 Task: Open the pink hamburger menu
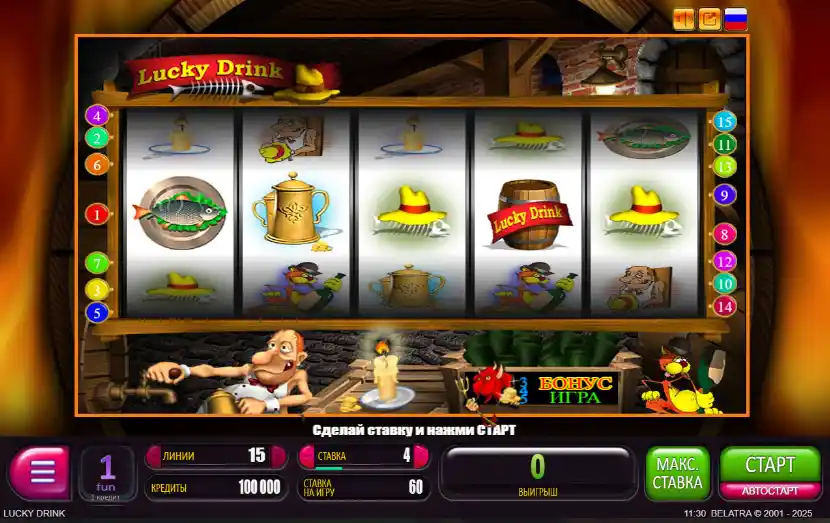(x=40, y=473)
